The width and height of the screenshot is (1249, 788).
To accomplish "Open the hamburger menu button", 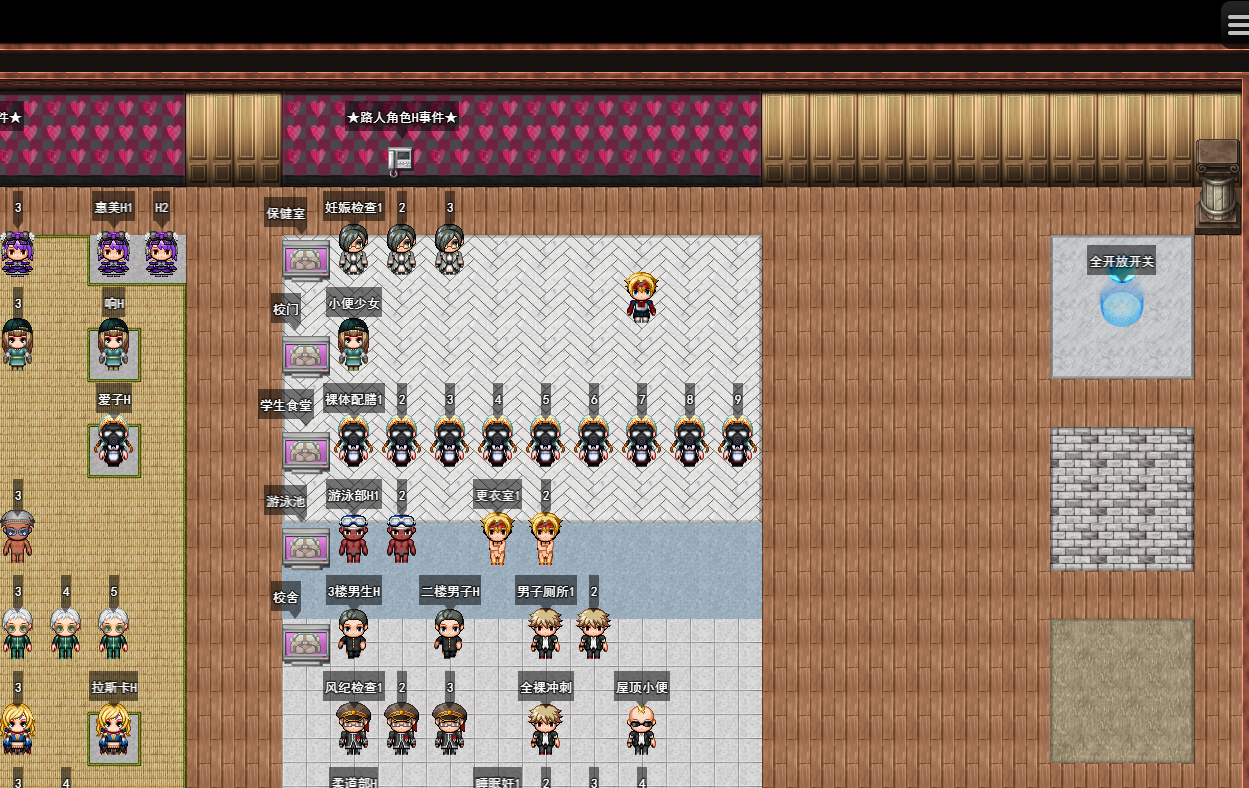I will pyautogui.click(x=1237, y=24).
